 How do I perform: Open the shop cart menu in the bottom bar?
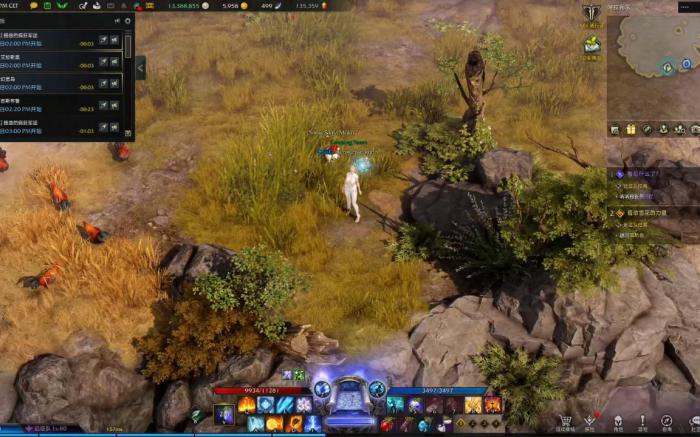coord(565,422)
